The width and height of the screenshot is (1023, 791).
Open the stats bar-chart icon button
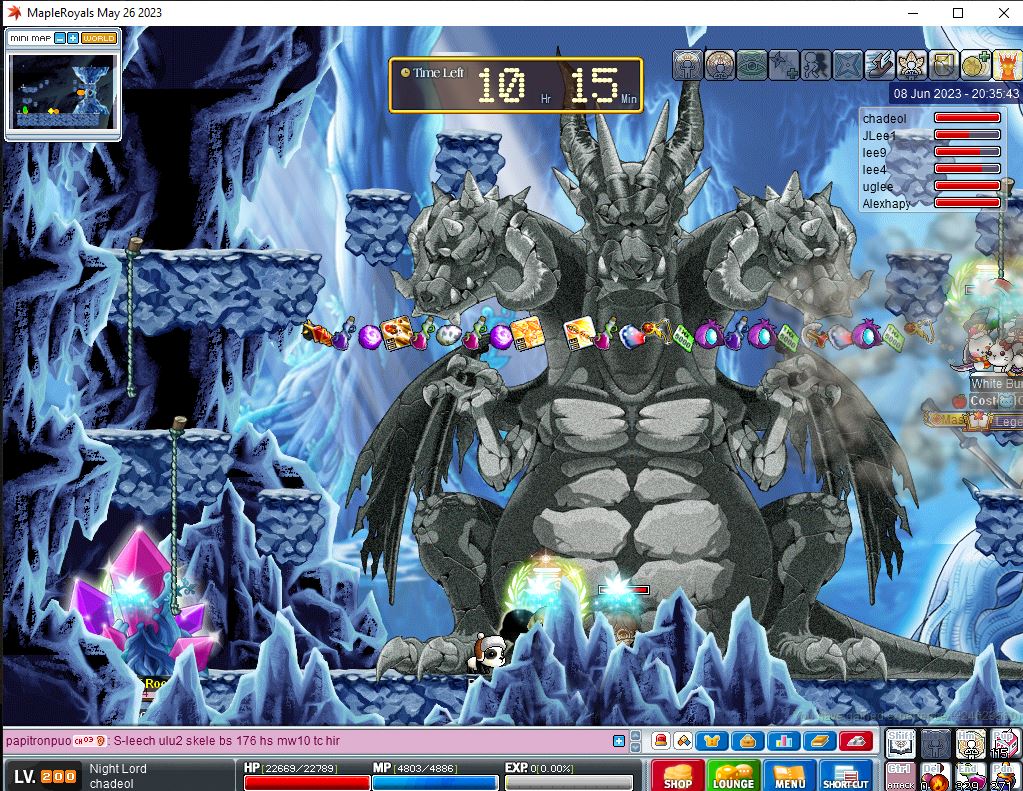pos(784,741)
